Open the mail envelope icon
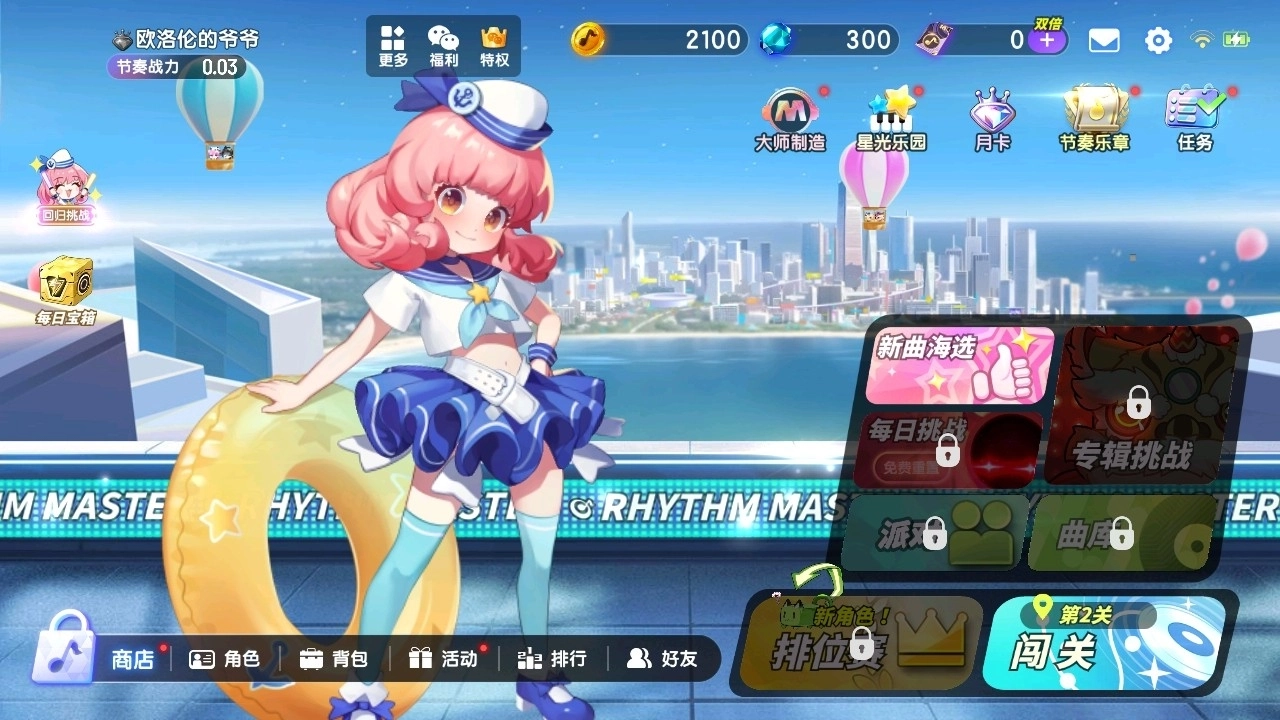Image resolution: width=1280 pixels, height=720 pixels. [x=1103, y=40]
